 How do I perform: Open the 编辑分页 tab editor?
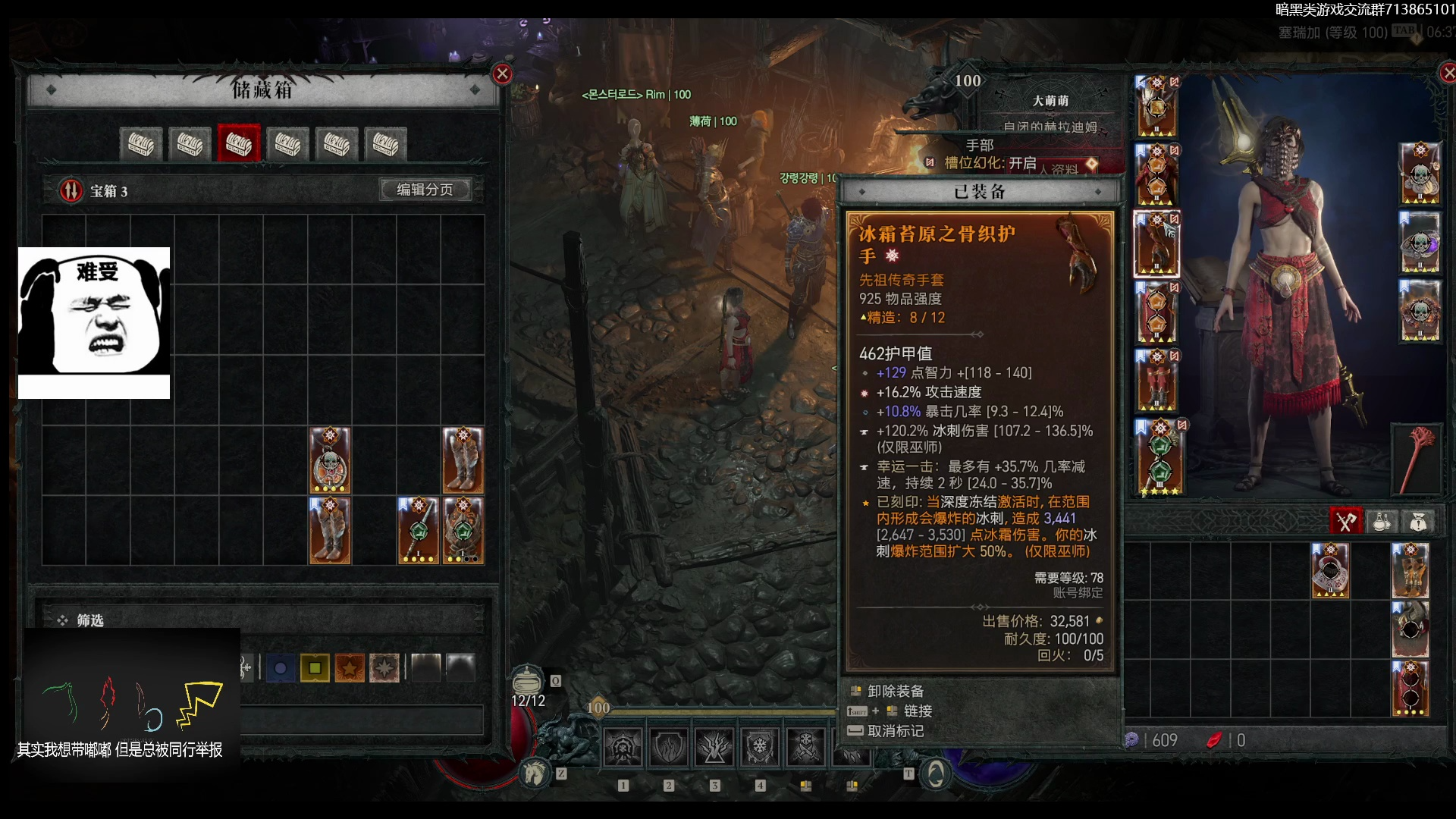pyautogui.click(x=425, y=190)
